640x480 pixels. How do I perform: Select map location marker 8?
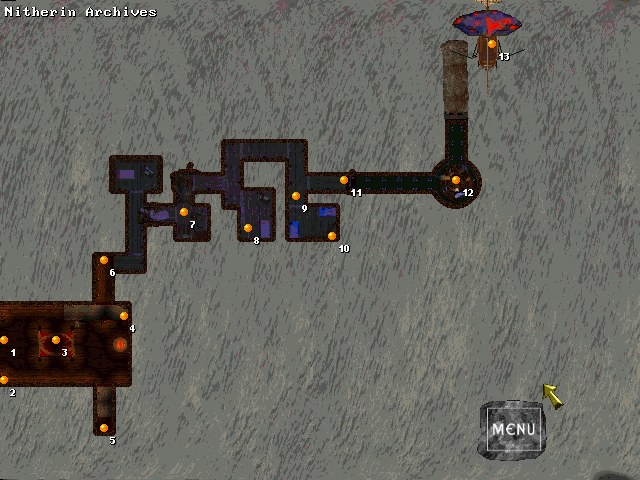pyautogui.click(x=248, y=228)
